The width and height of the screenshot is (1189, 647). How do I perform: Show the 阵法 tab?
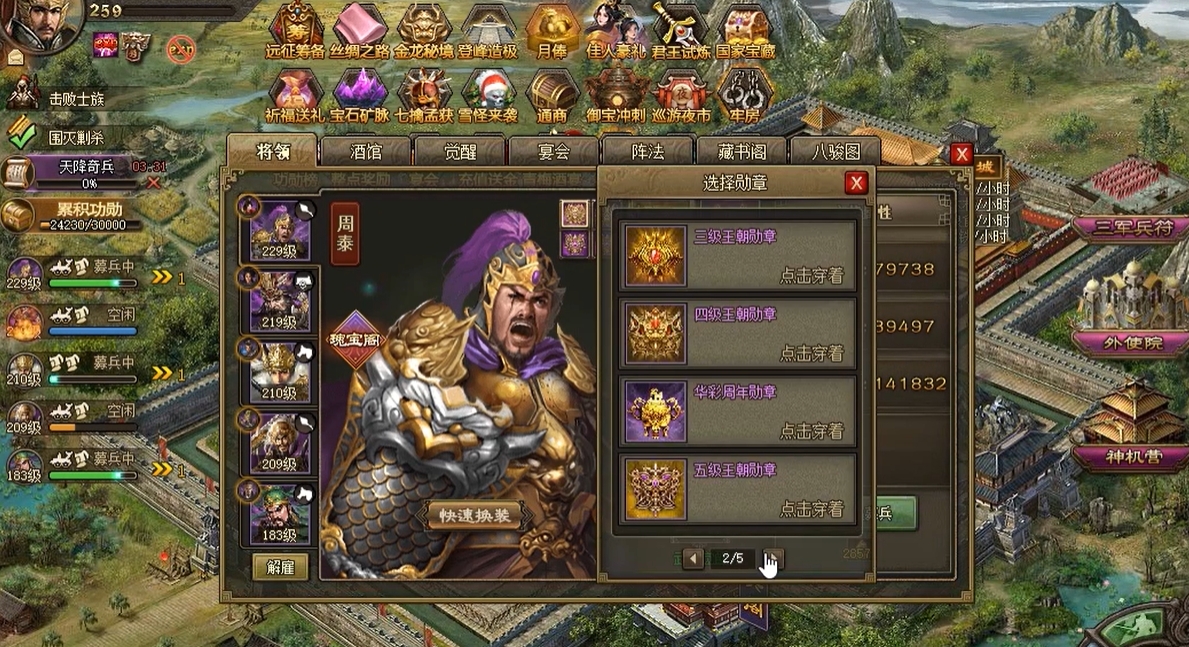coord(647,152)
